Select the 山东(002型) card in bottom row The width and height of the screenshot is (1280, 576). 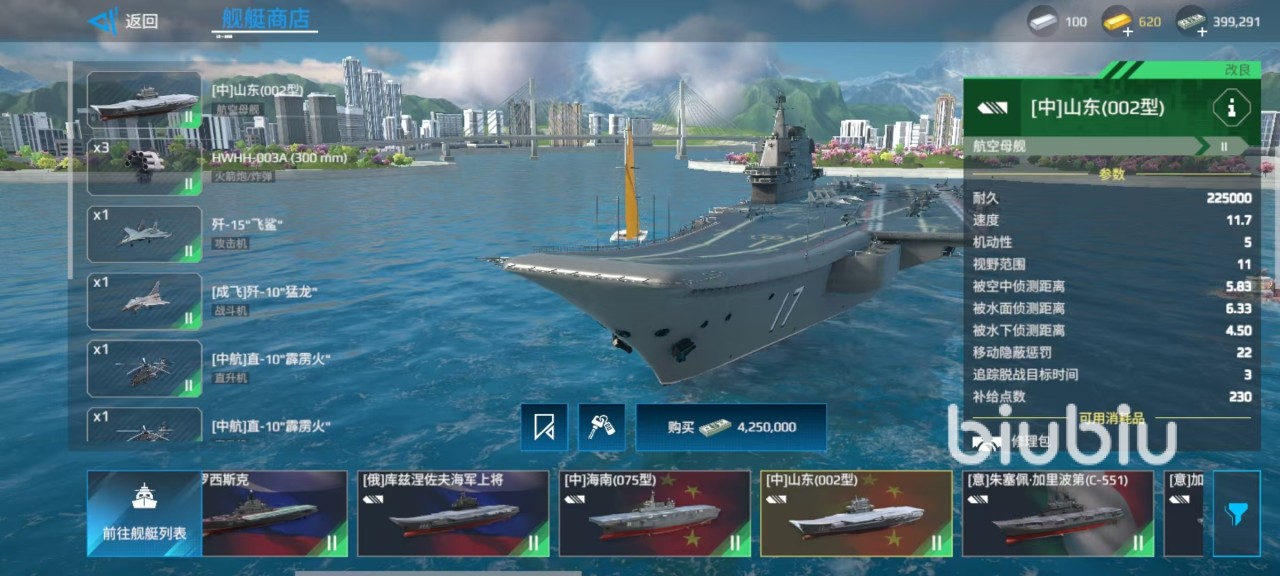(856, 513)
